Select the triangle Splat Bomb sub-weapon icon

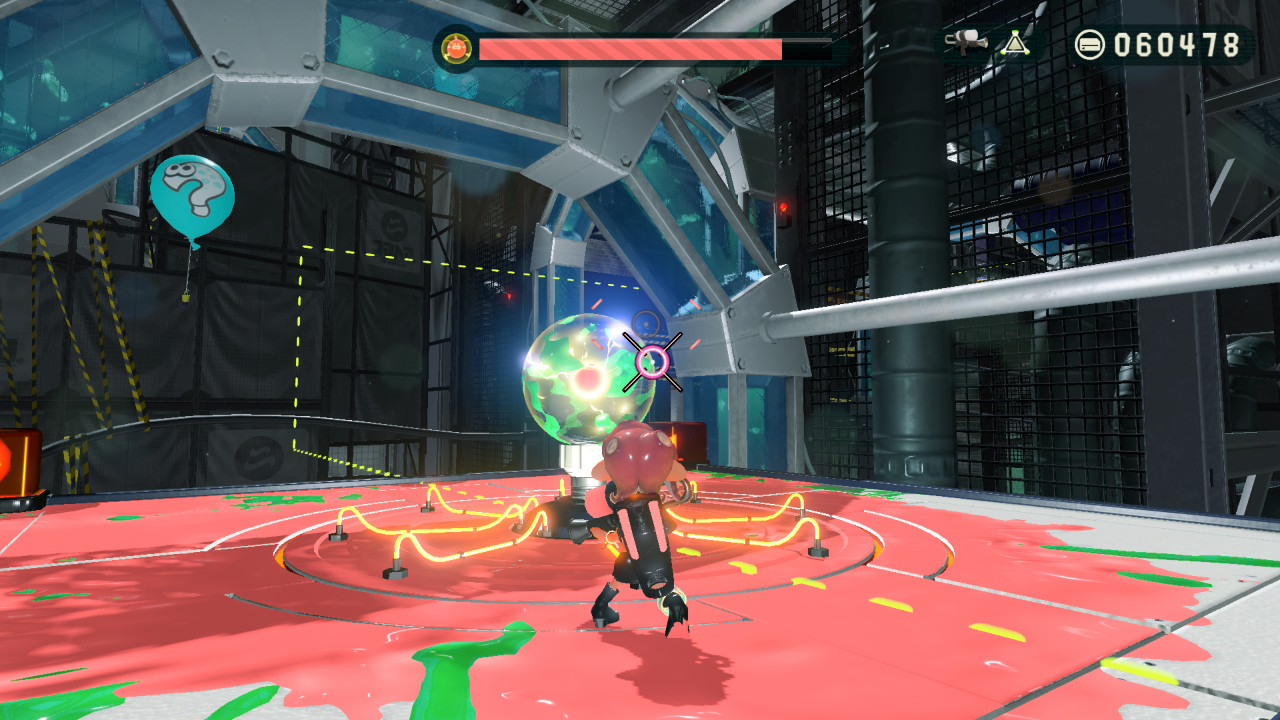(x=1016, y=43)
